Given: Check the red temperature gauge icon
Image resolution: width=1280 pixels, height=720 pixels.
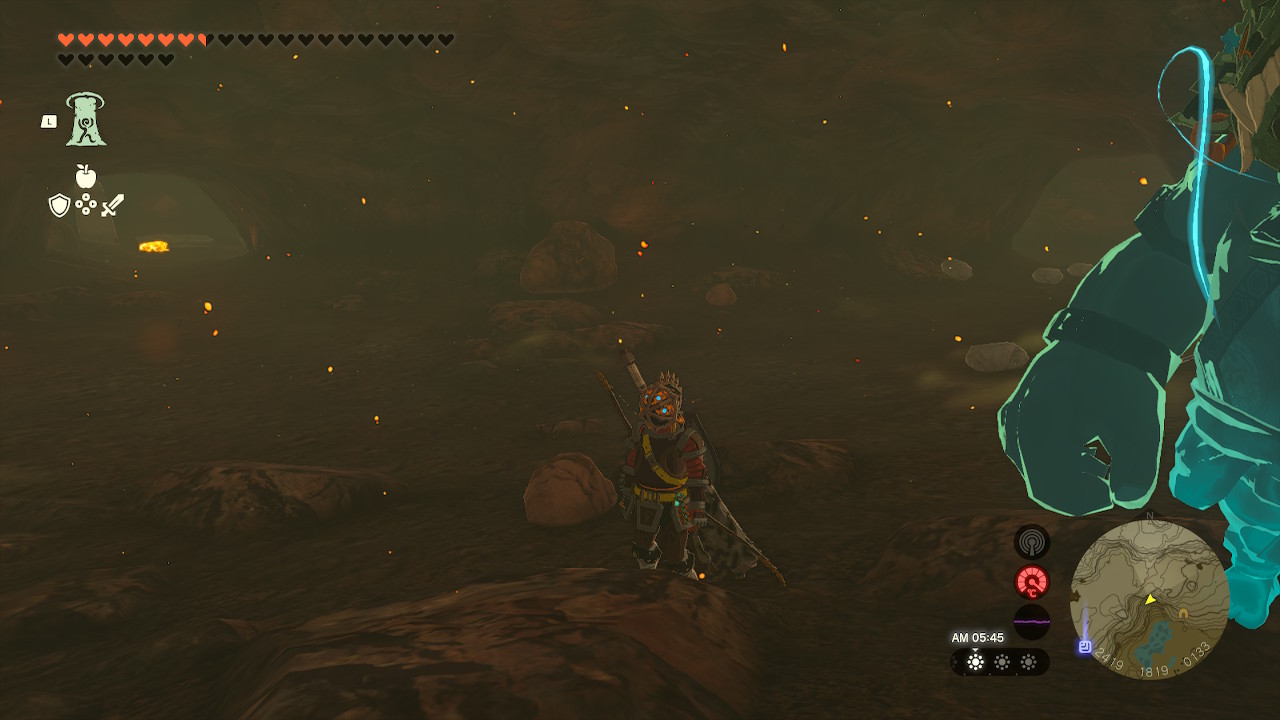Looking at the screenshot, I should tap(1032, 582).
